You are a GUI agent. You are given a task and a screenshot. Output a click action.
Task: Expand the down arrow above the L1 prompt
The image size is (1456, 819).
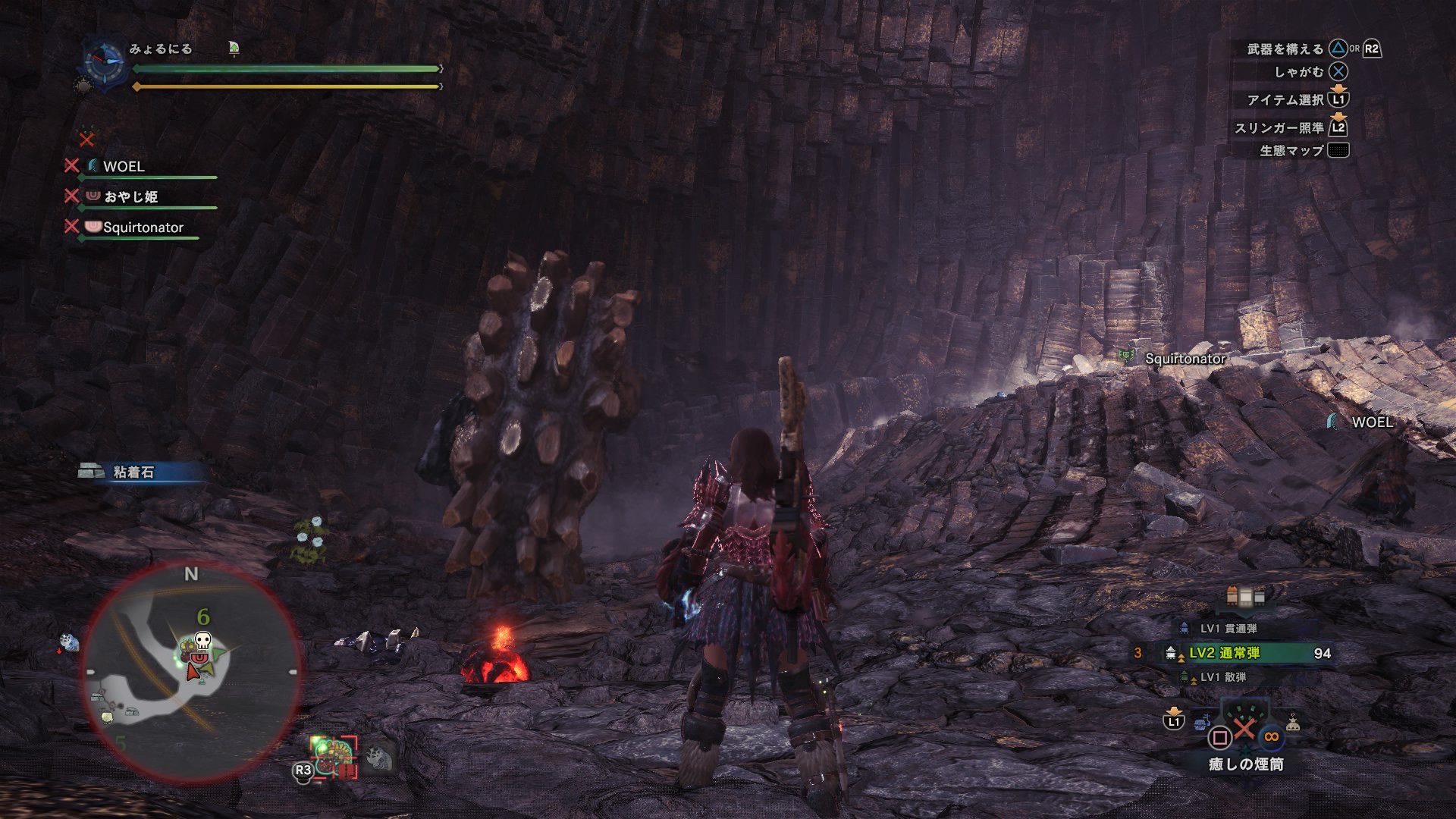click(1338, 89)
